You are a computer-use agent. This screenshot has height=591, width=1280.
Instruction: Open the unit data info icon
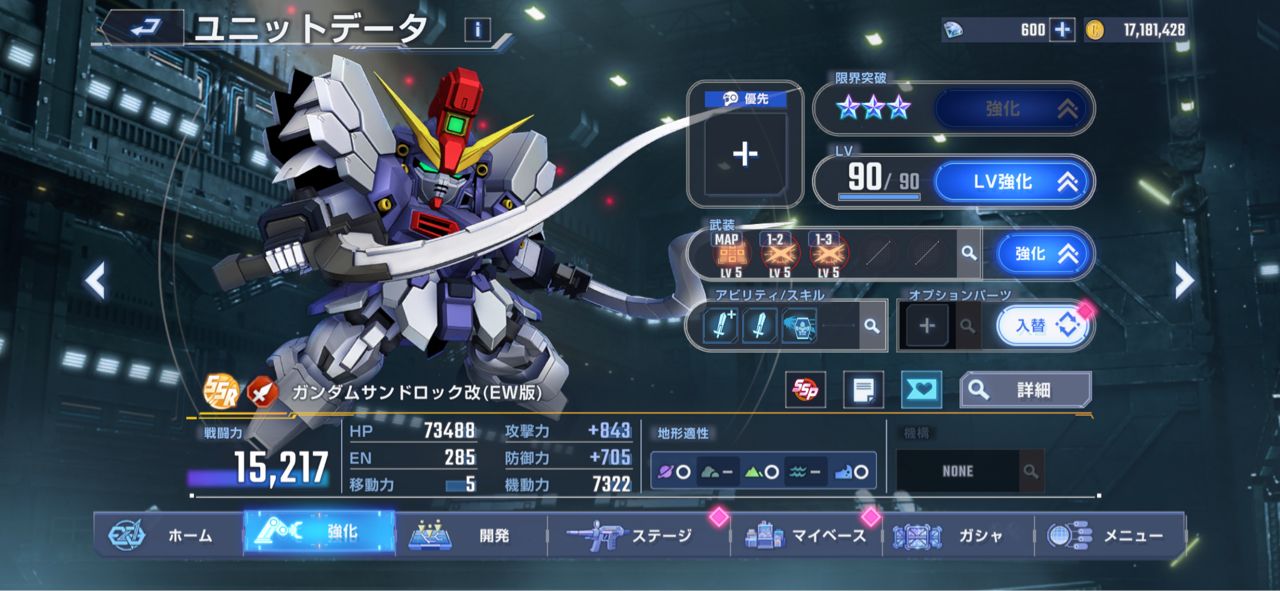point(477,30)
